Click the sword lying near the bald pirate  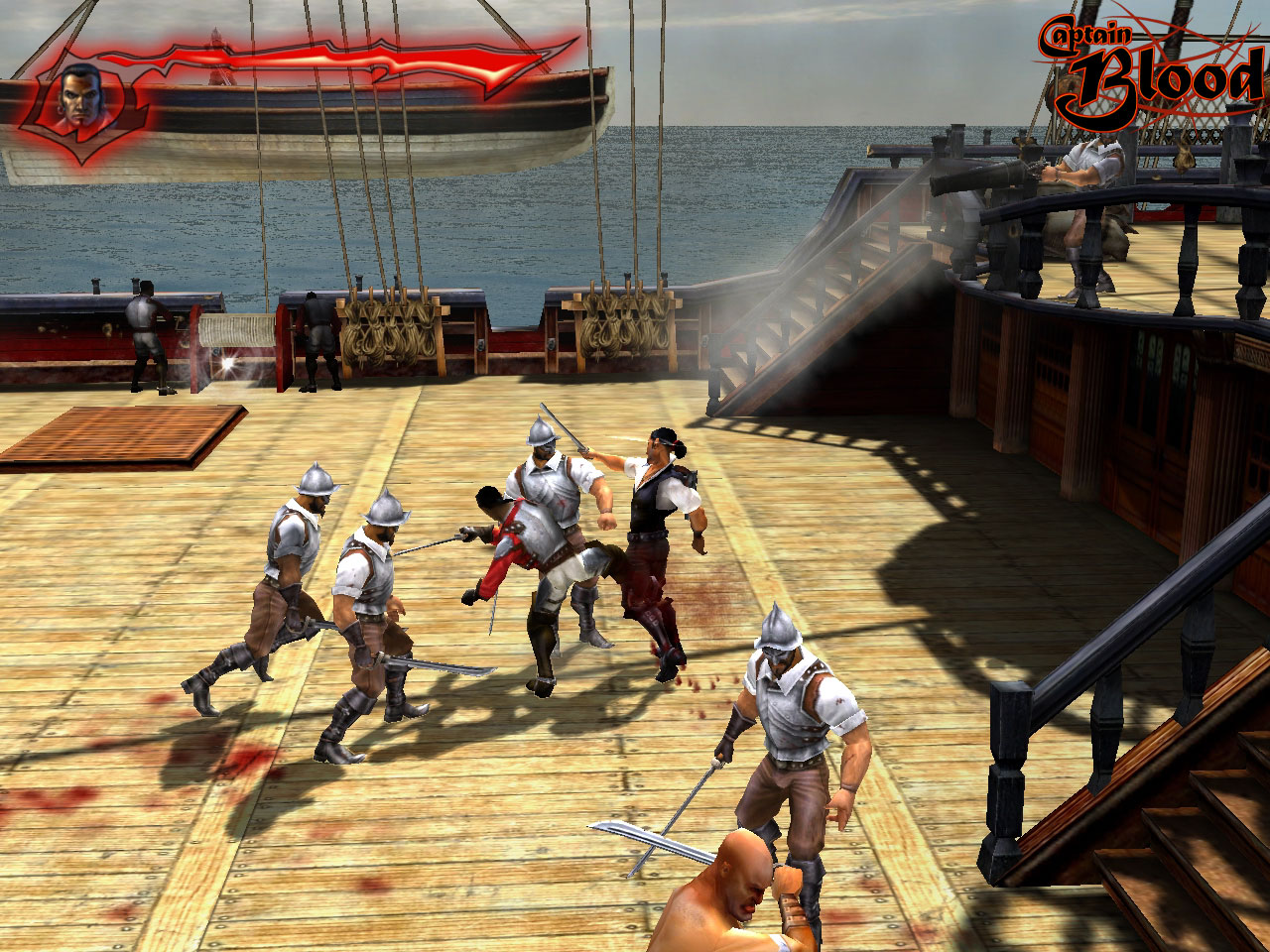pyautogui.click(x=645, y=838)
